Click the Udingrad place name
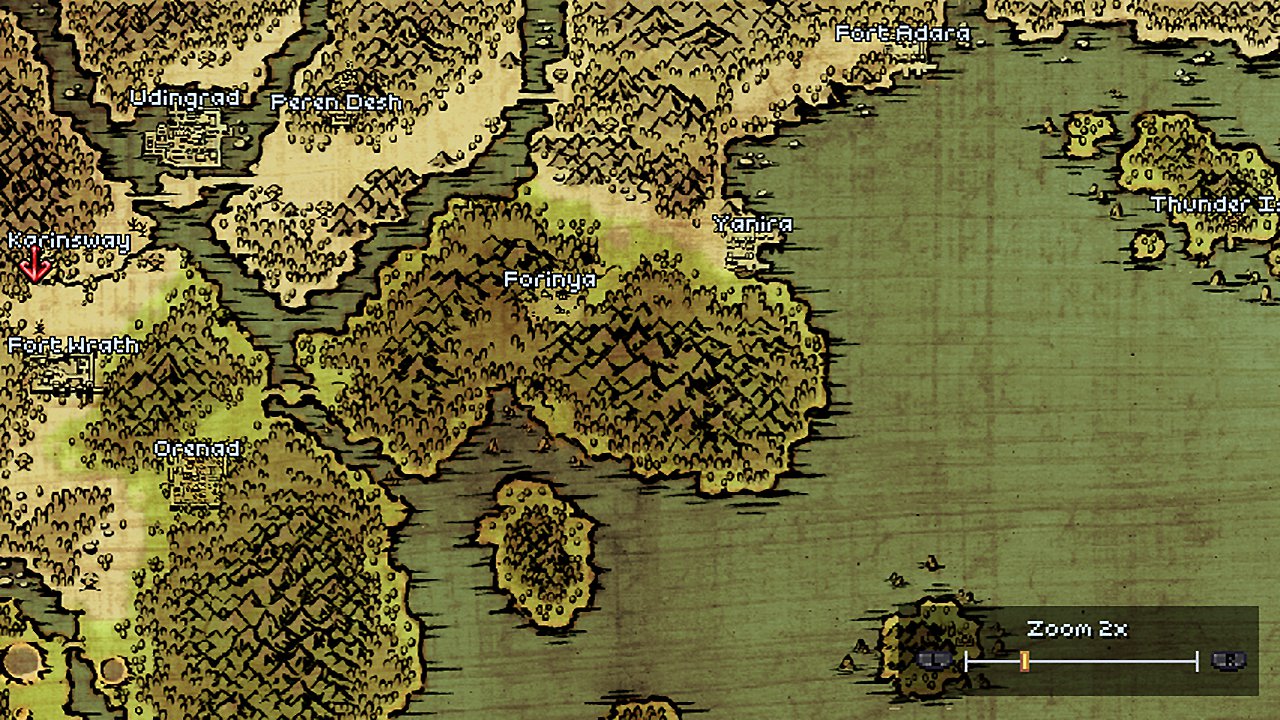 coord(185,98)
